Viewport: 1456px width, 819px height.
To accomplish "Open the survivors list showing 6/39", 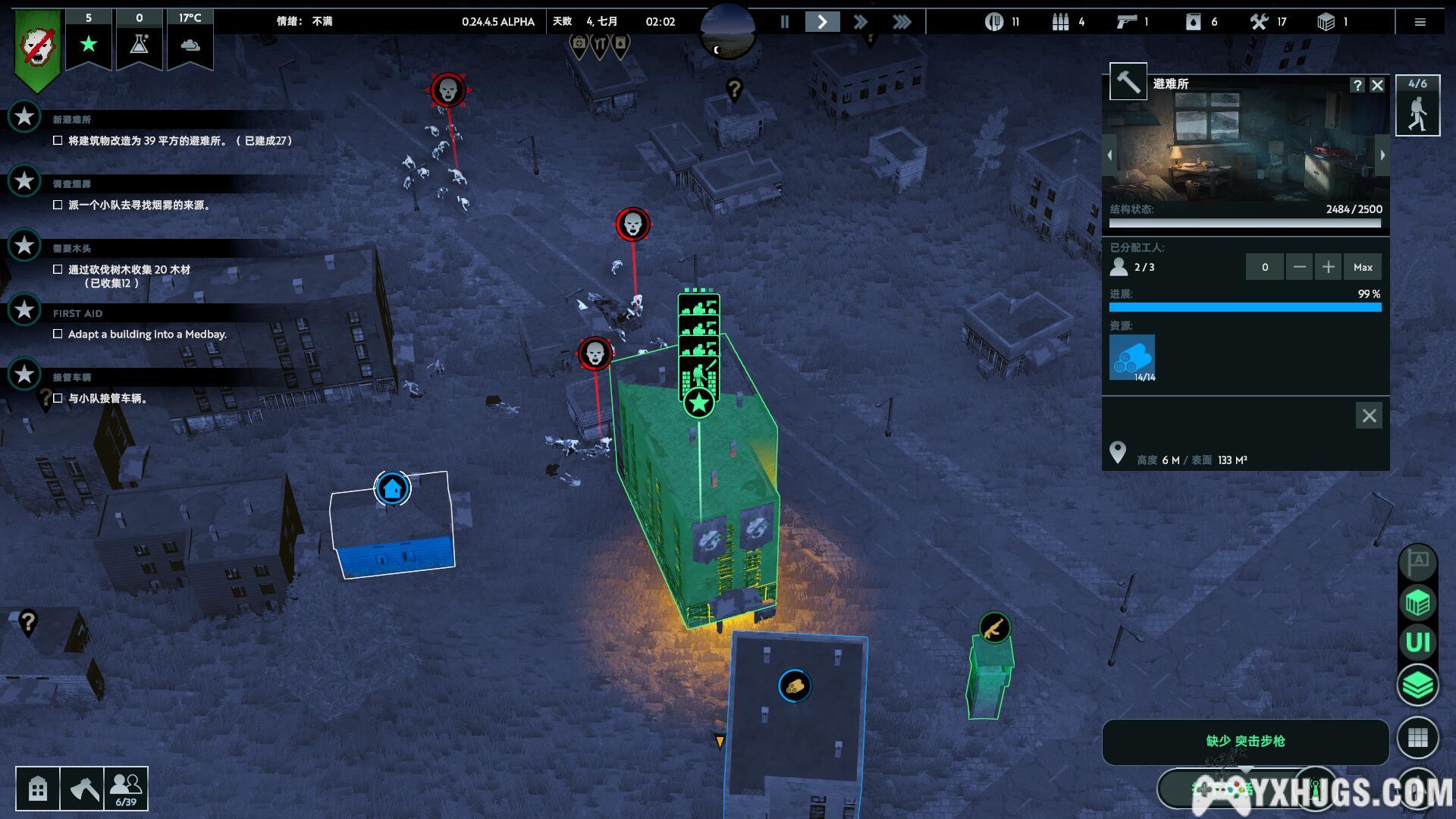I will 126,789.
